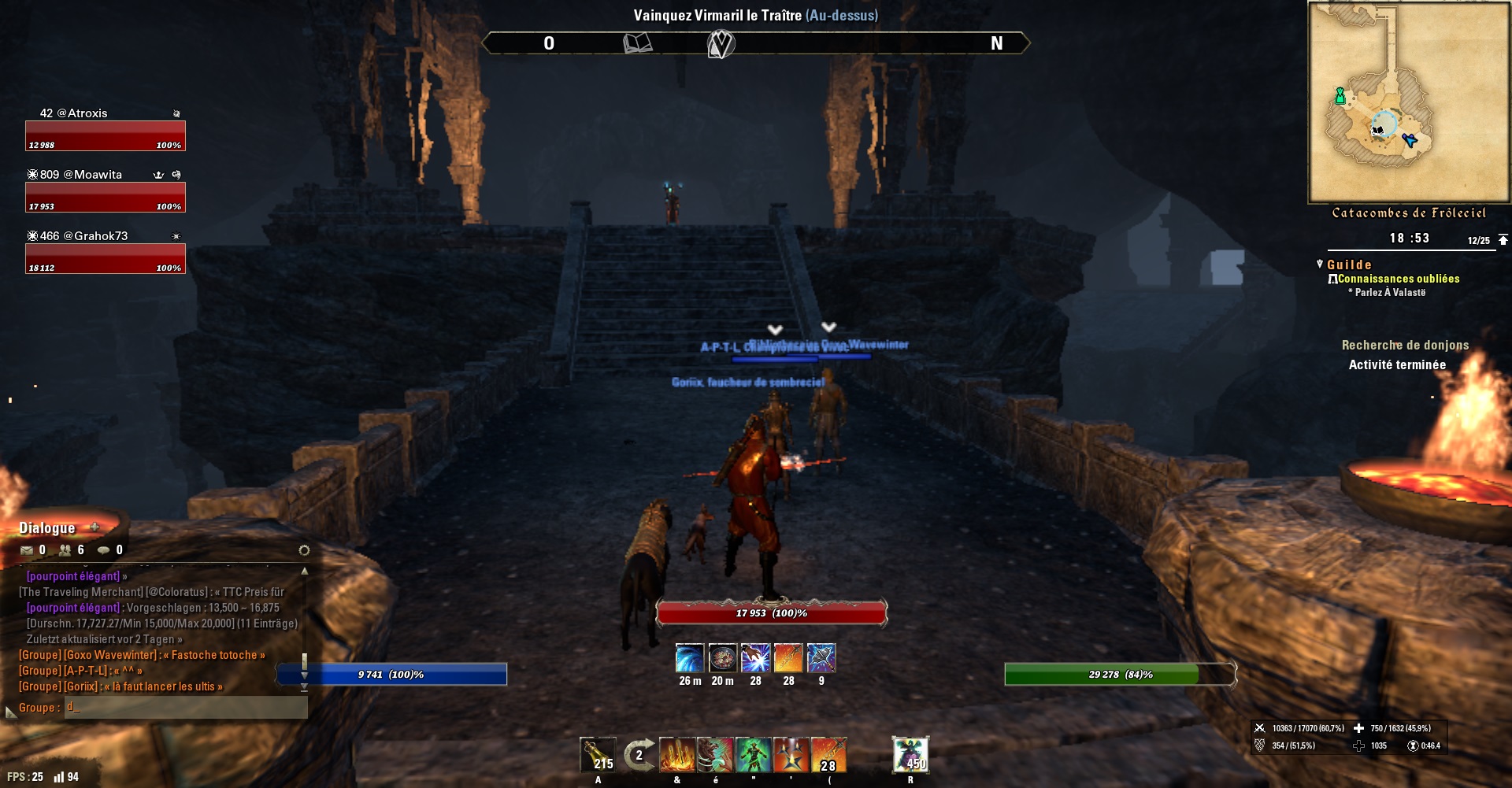The image size is (1512, 788).
Task: Select @Grahok73 group member frame
Action: coord(106,257)
